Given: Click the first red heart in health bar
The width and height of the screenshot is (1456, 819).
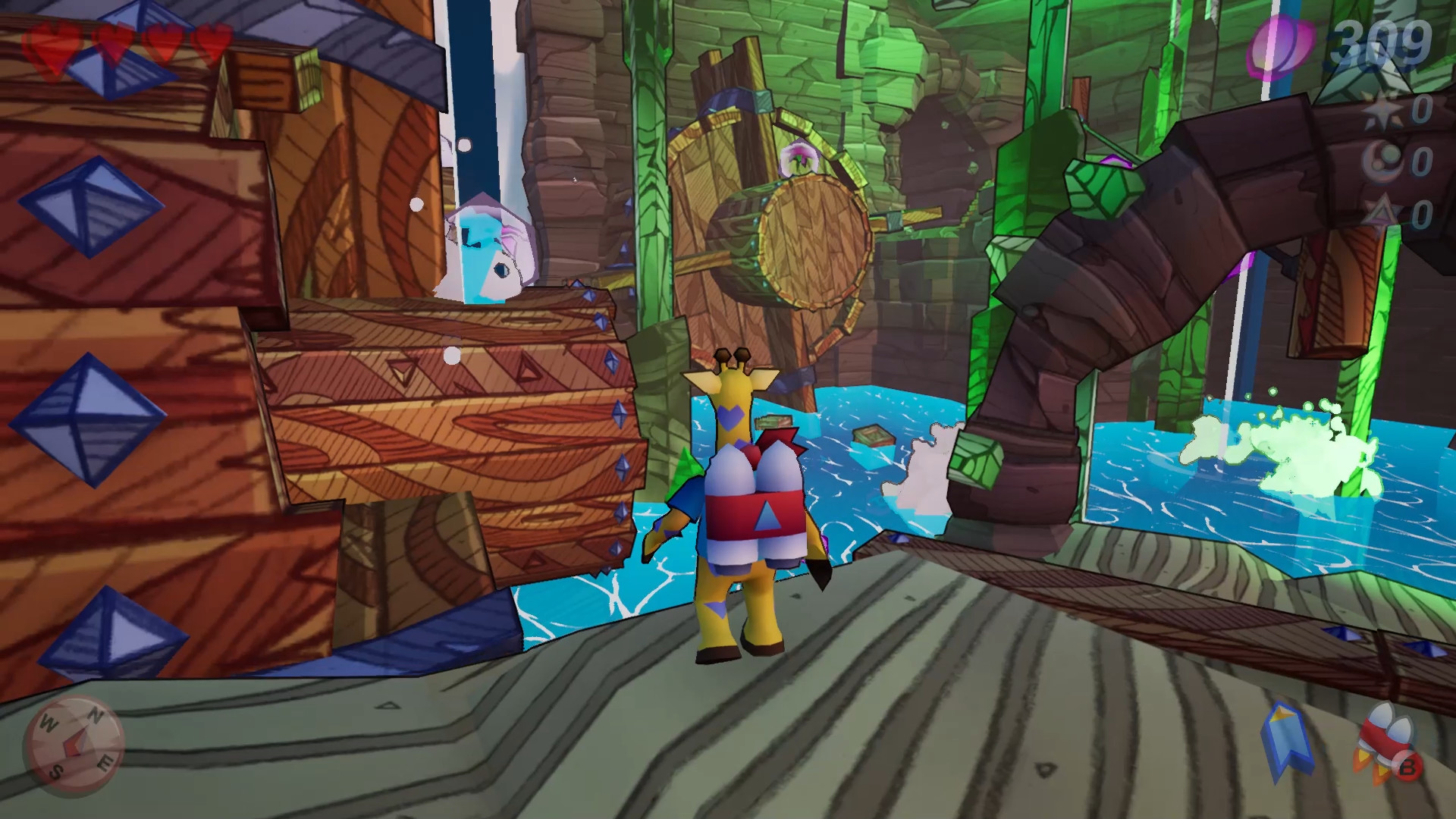Looking at the screenshot, I should pos(53,42).
